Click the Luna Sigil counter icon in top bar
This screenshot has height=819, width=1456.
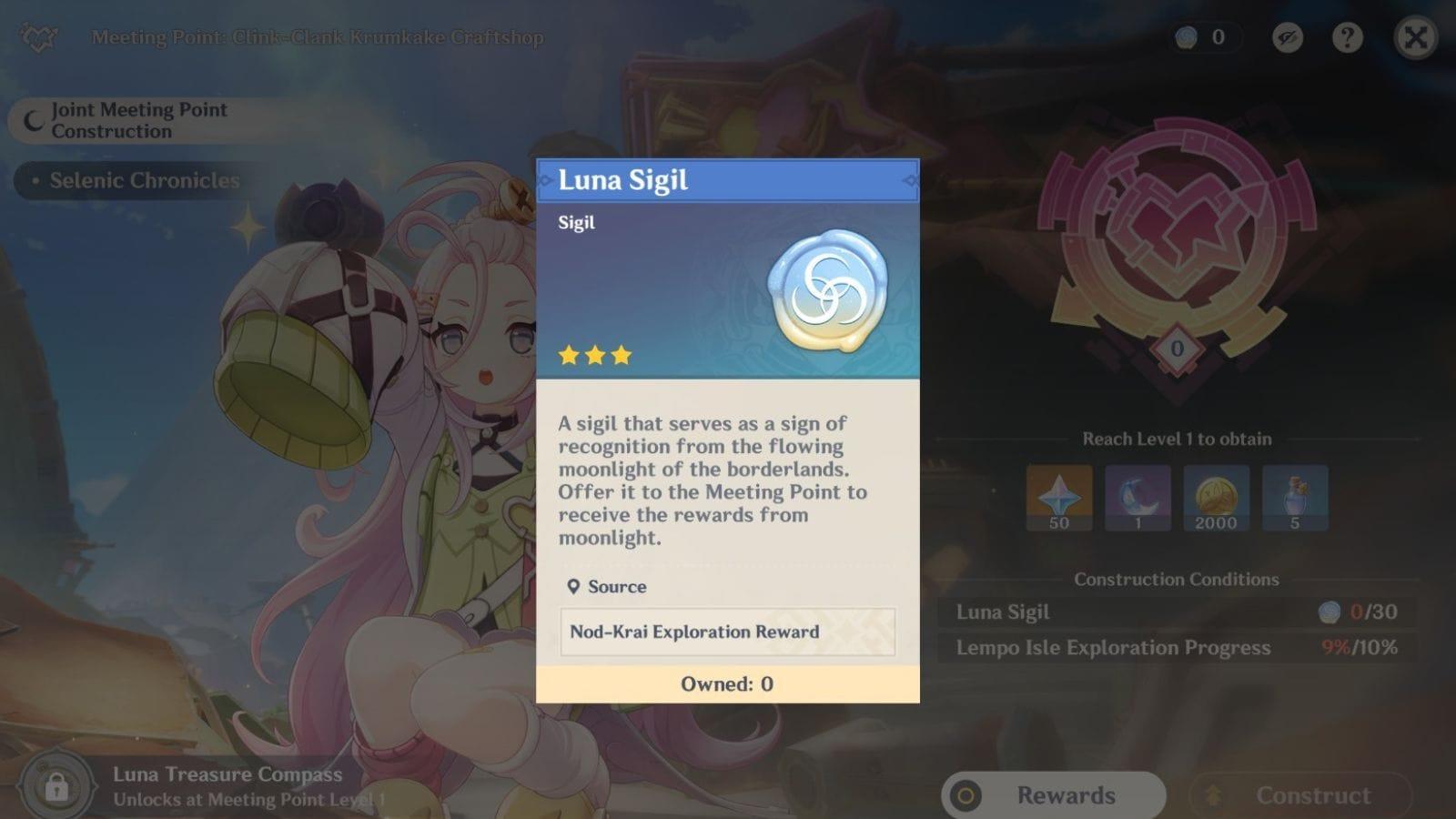click(1185, 37)
